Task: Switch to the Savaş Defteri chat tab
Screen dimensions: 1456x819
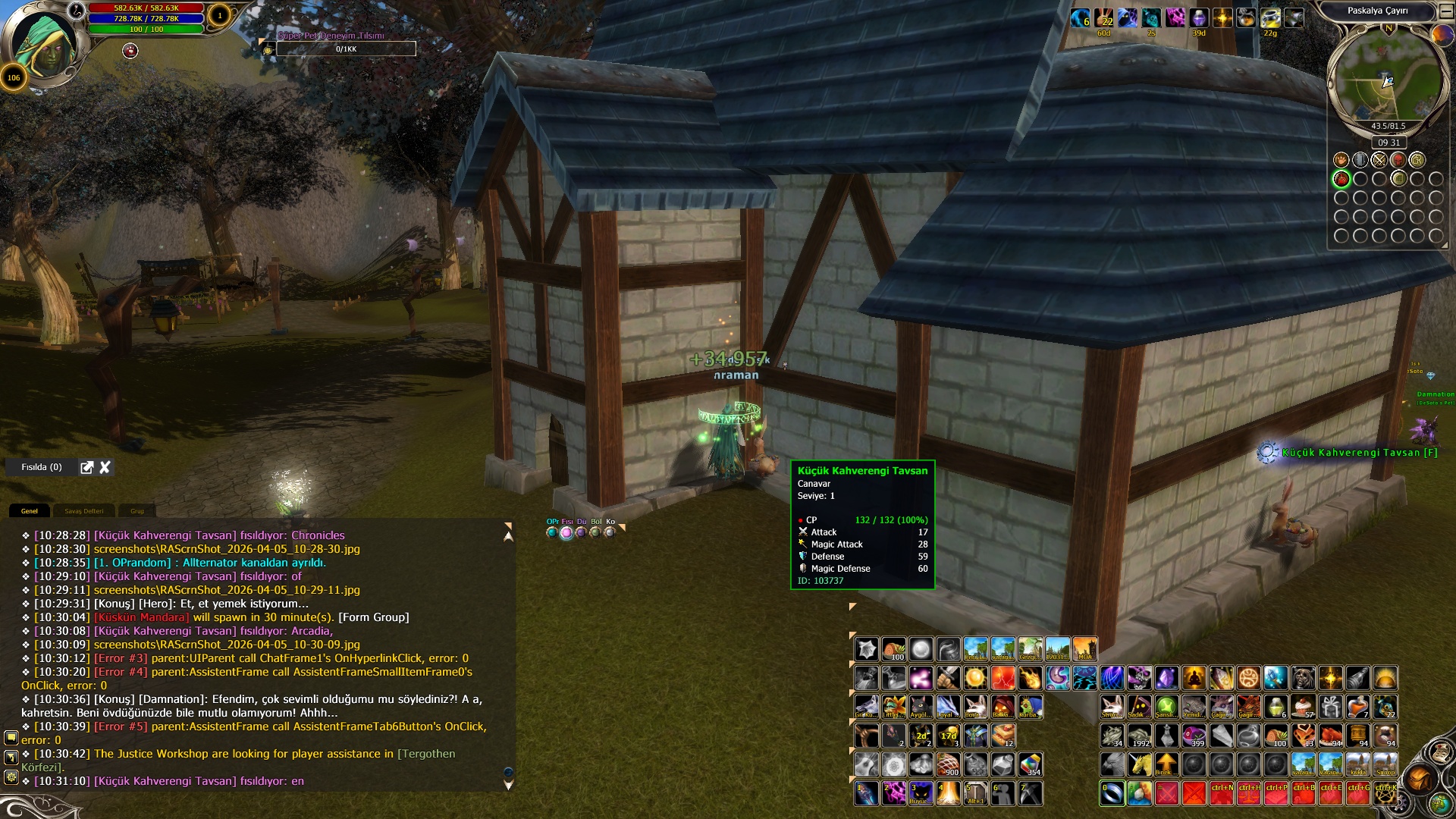Action: click(x=83, y=511)
